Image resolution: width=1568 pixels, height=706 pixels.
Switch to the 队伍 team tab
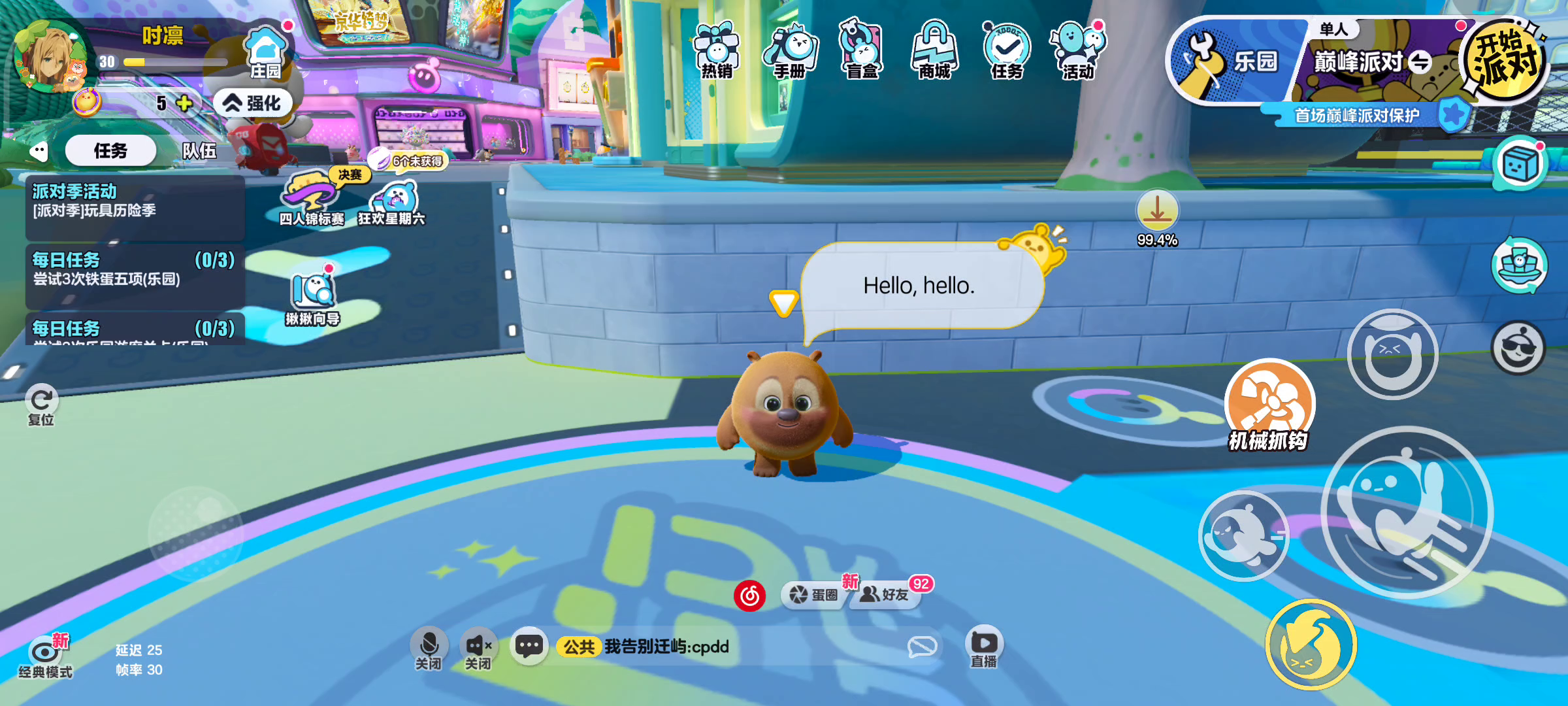click(x=199, y=151)
